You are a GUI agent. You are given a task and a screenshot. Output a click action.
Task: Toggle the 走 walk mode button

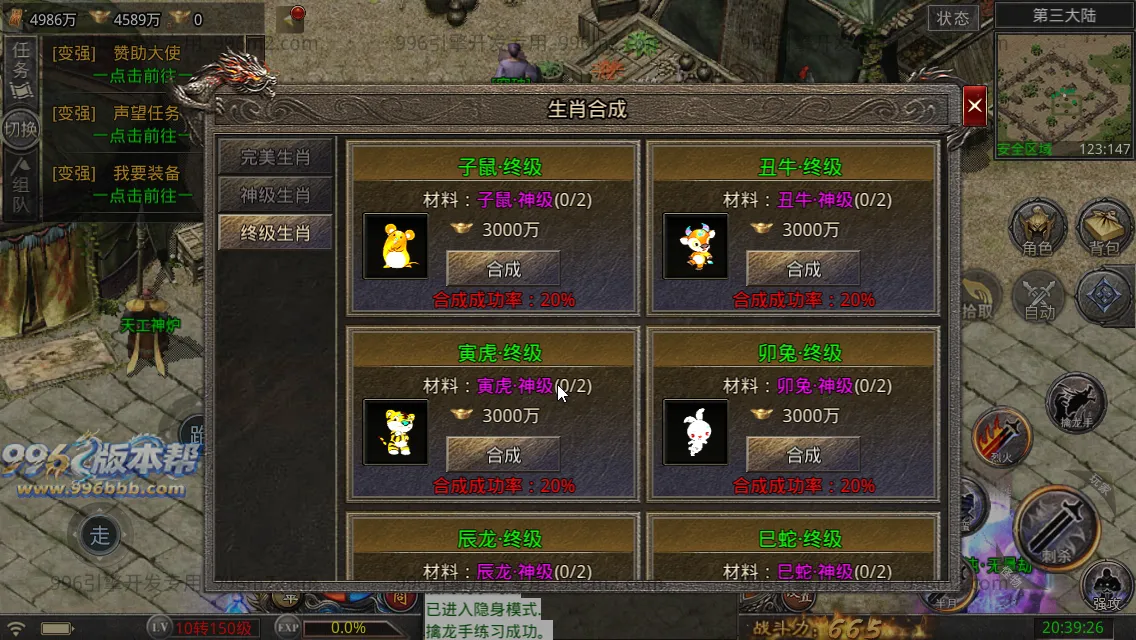100,535
